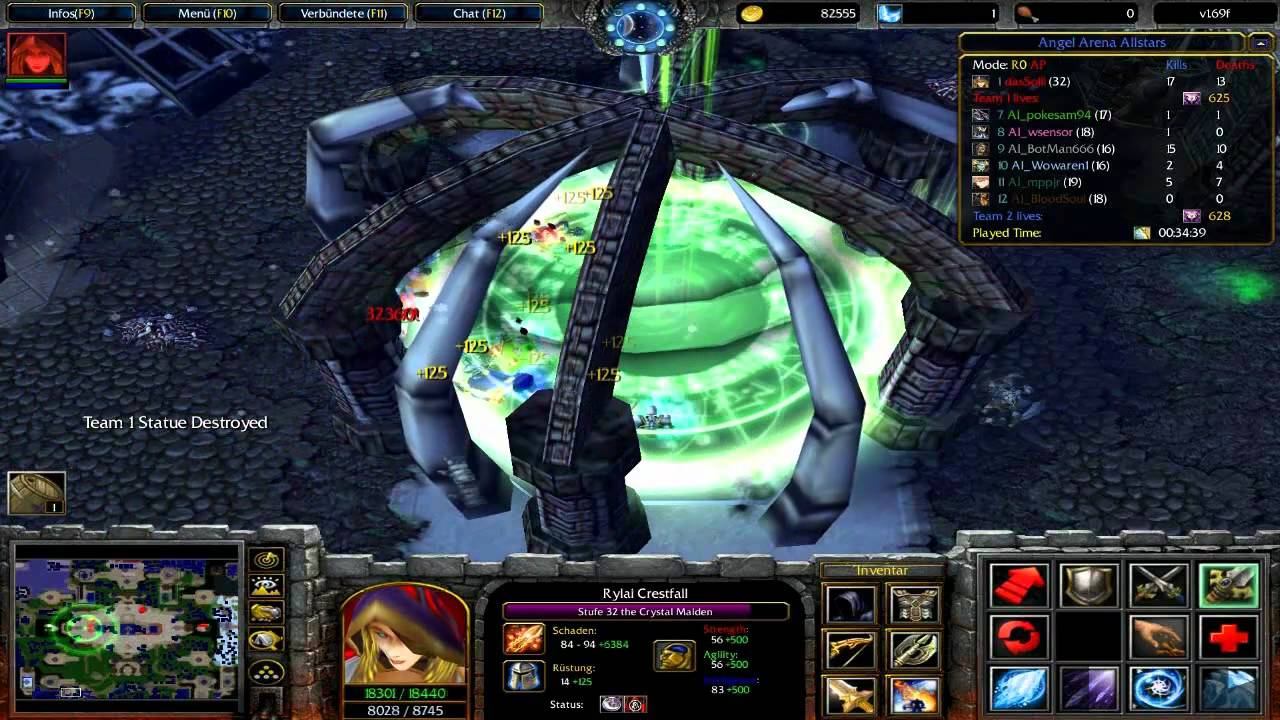Select the red-haired hero portrait icon
Viewport: 1280px width, 720px height.
[x=37, y=54]
